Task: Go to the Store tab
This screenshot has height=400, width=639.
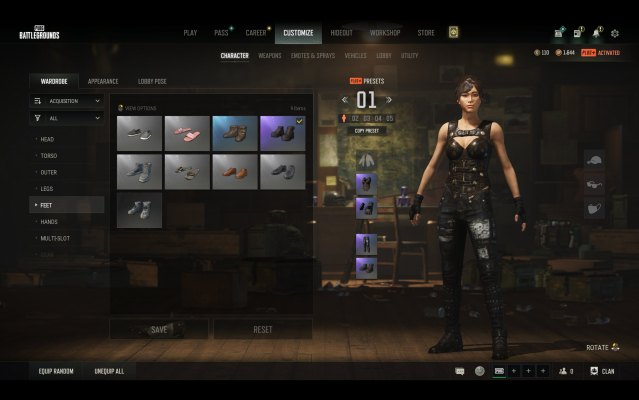Action: click(x=426, y=33)
